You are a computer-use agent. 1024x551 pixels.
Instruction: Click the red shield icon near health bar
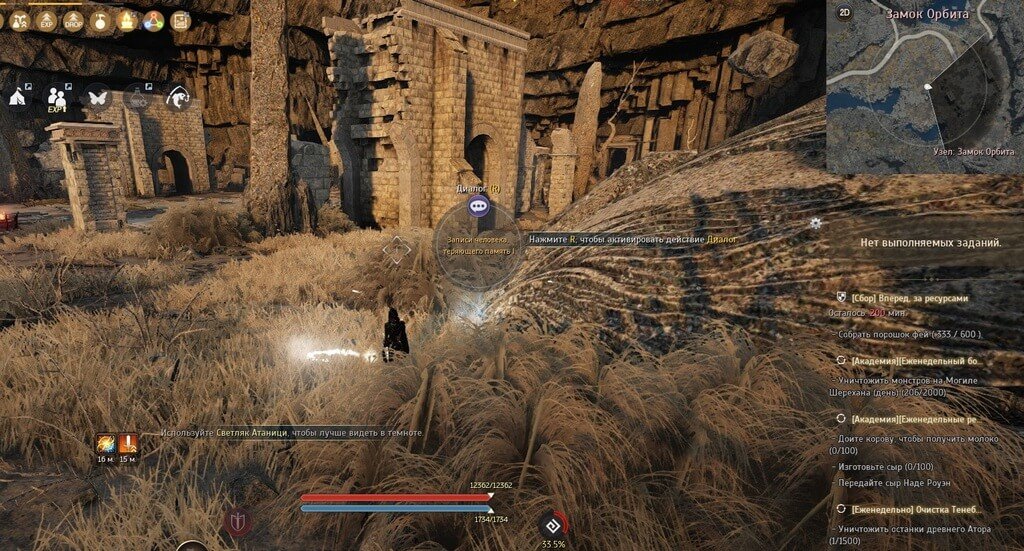[238, 521]
